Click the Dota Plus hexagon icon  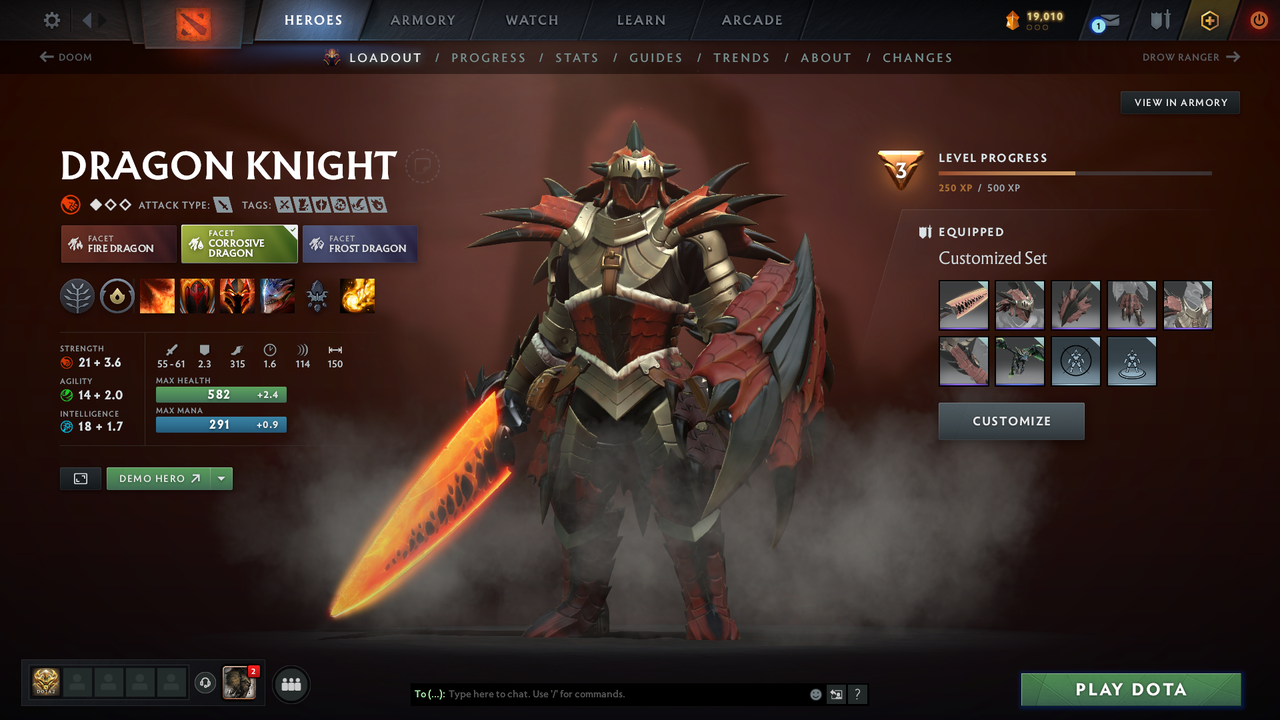pyautogui.click(x=1209, y=19)
